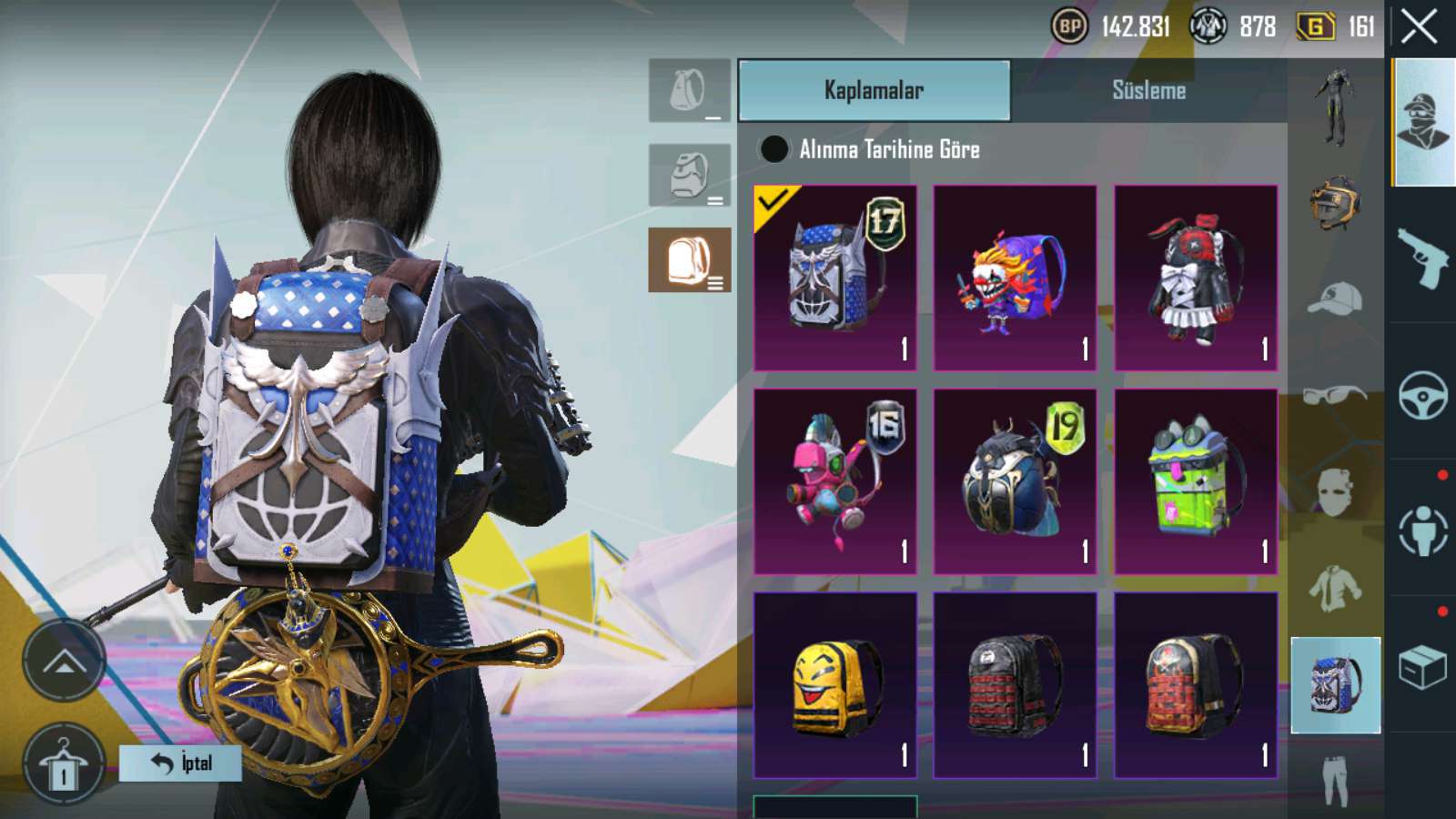Toggle the Alınma Tarihine Göre sort option
Viewport: 1456px width, 819px height.
[x=773, y=149]
